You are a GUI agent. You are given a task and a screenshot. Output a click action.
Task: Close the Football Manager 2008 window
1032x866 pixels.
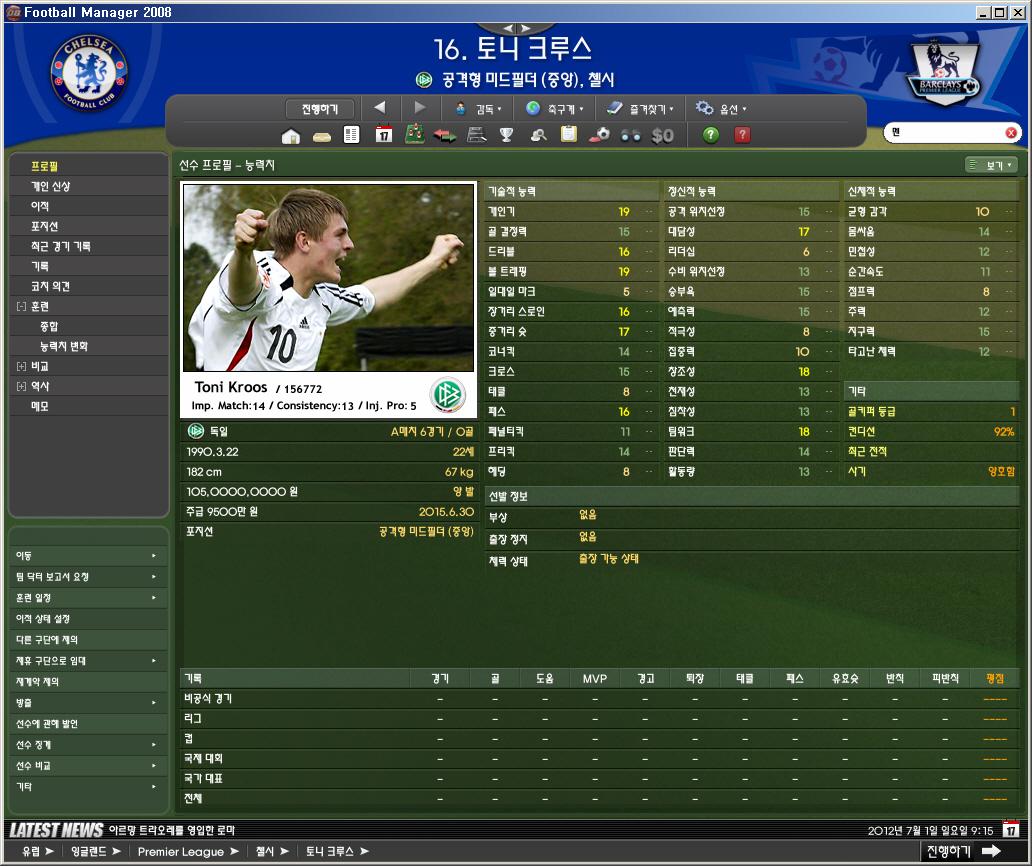[1017, 12]
